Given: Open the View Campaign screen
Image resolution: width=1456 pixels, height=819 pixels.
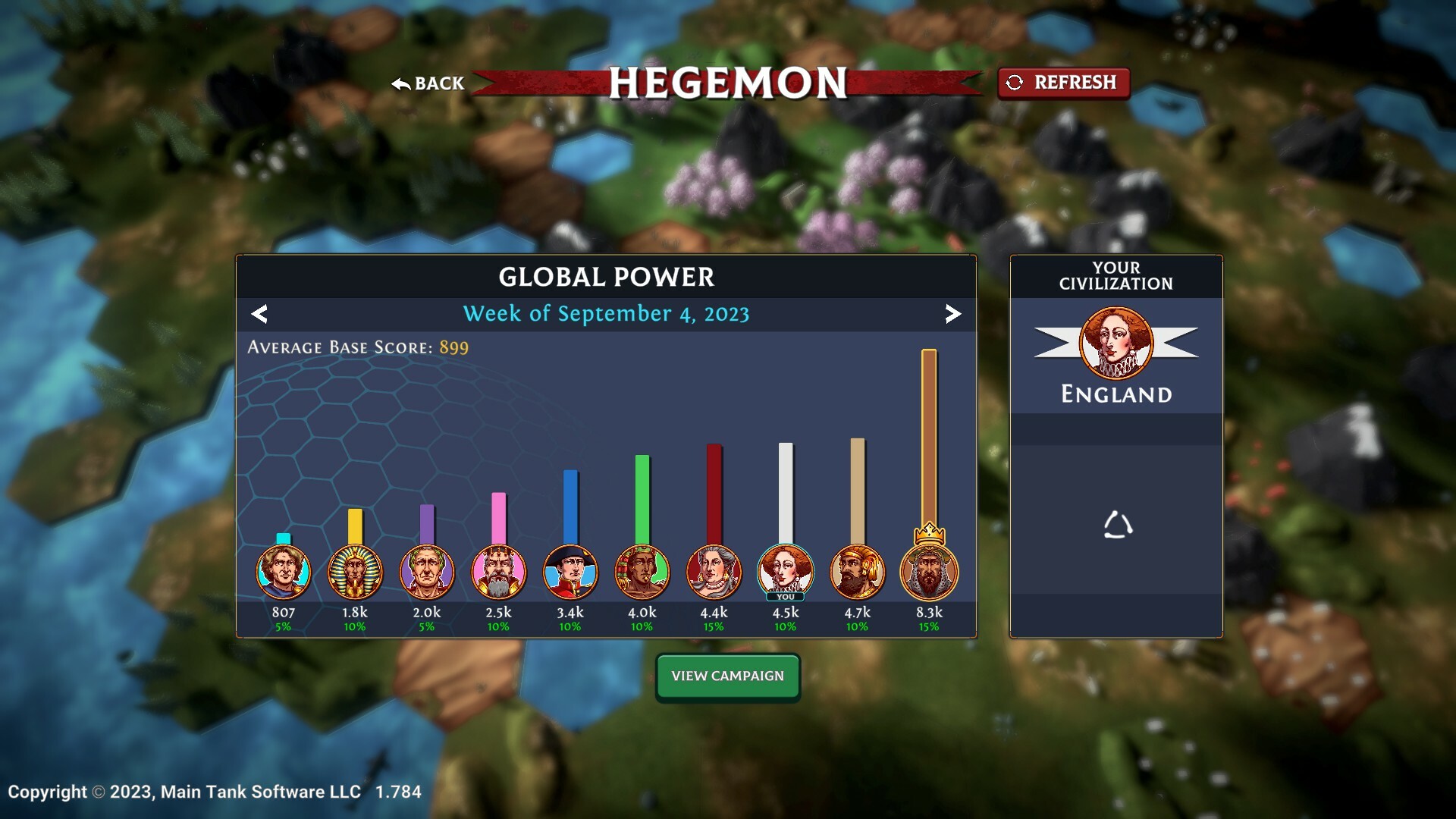Looking at the screenshot, I should tap(727, 676).
